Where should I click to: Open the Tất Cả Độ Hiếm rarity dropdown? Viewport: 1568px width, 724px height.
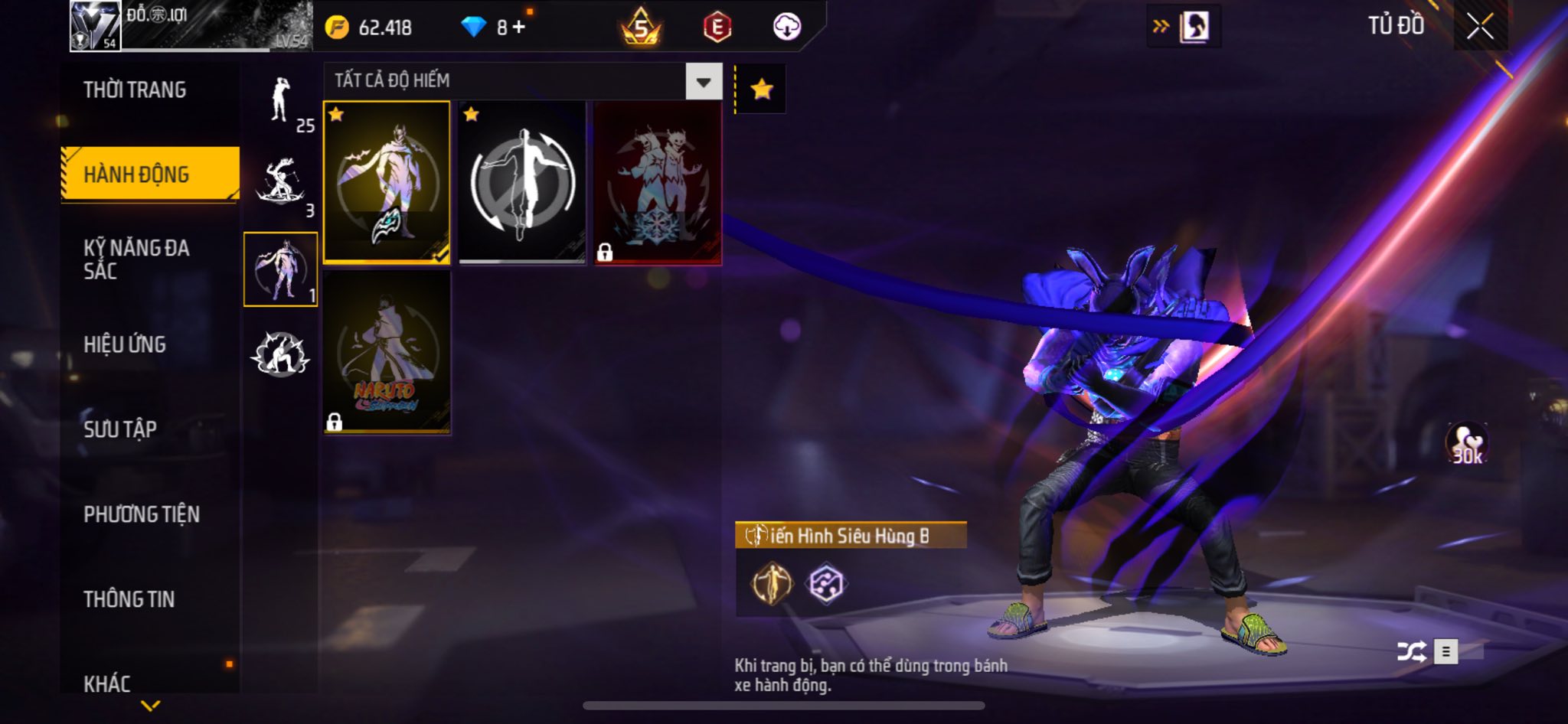click(x=703, y=81)
